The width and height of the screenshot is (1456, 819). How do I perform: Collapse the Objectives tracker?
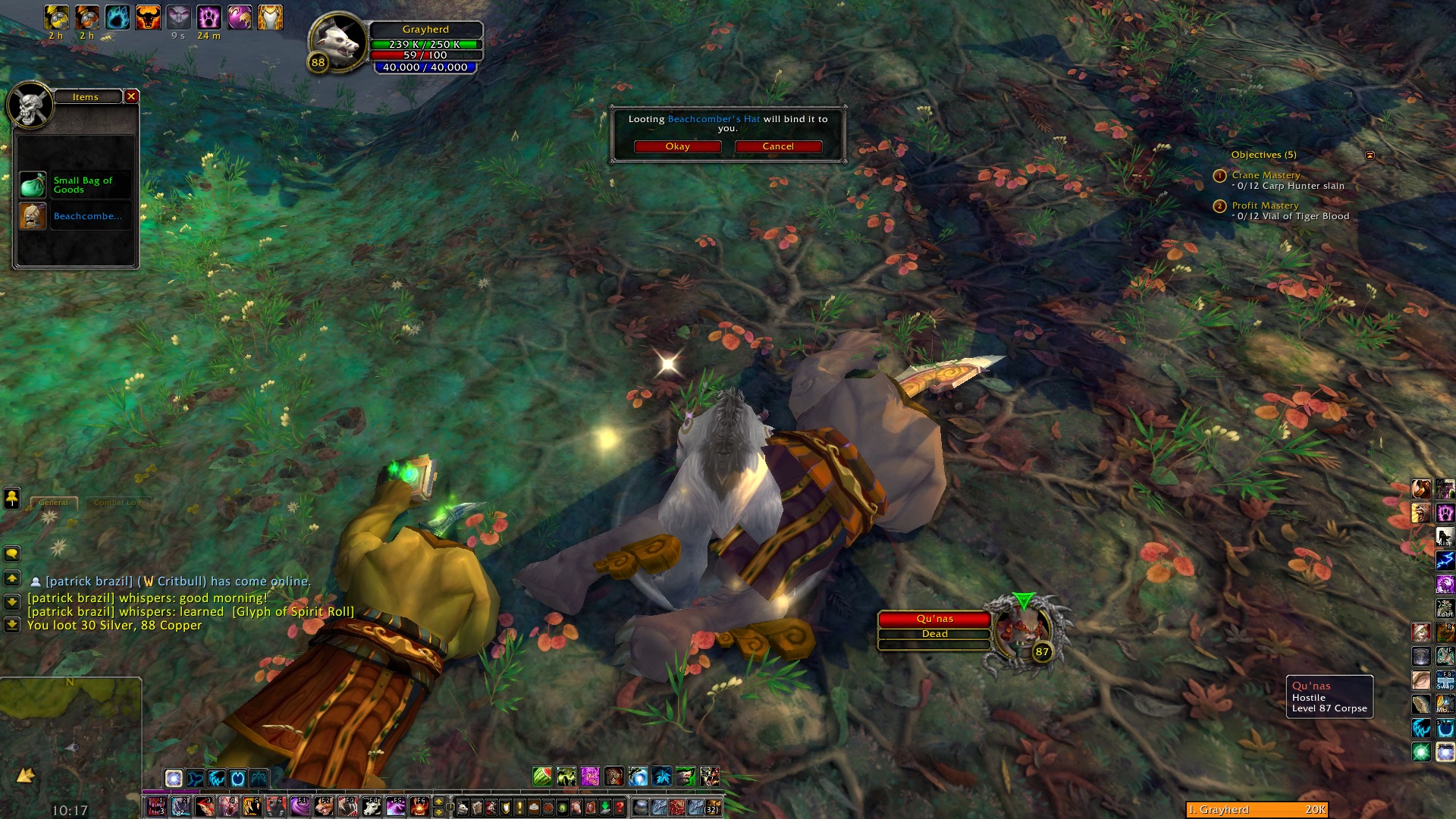click(x=1370, y=155)
